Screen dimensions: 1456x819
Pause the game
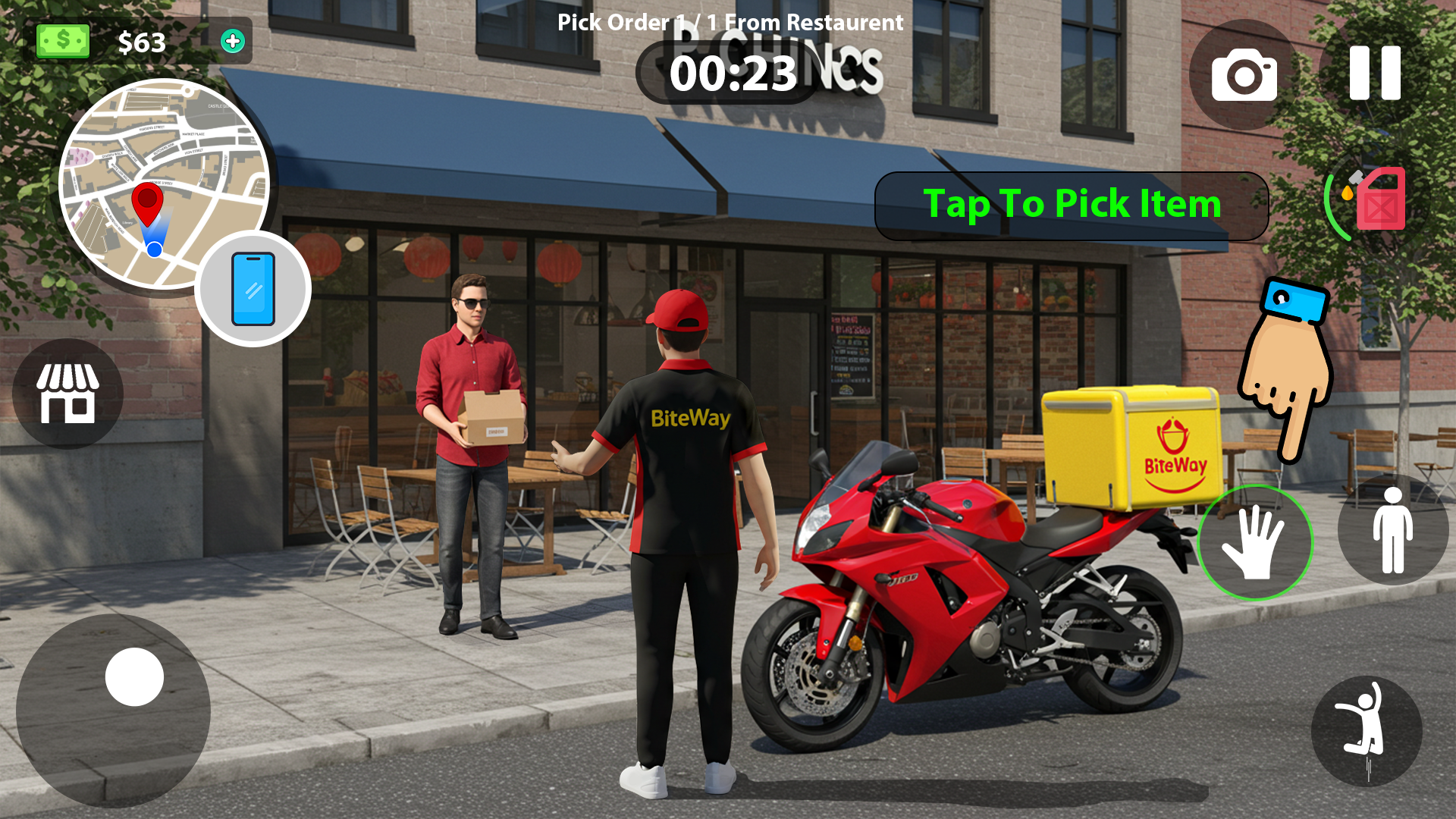click(1376, 74)
